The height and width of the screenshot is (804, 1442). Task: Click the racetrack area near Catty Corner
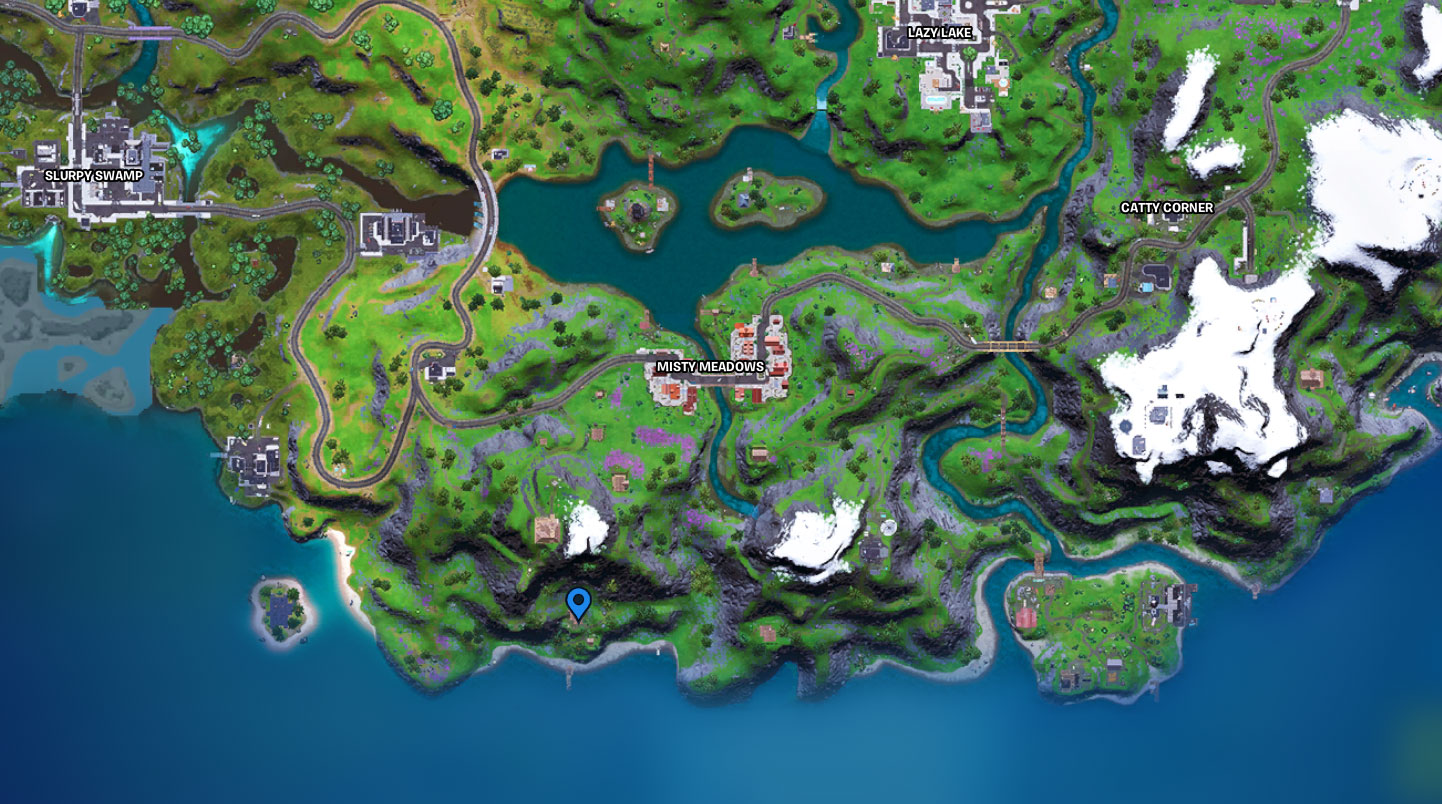(1160, 275)
